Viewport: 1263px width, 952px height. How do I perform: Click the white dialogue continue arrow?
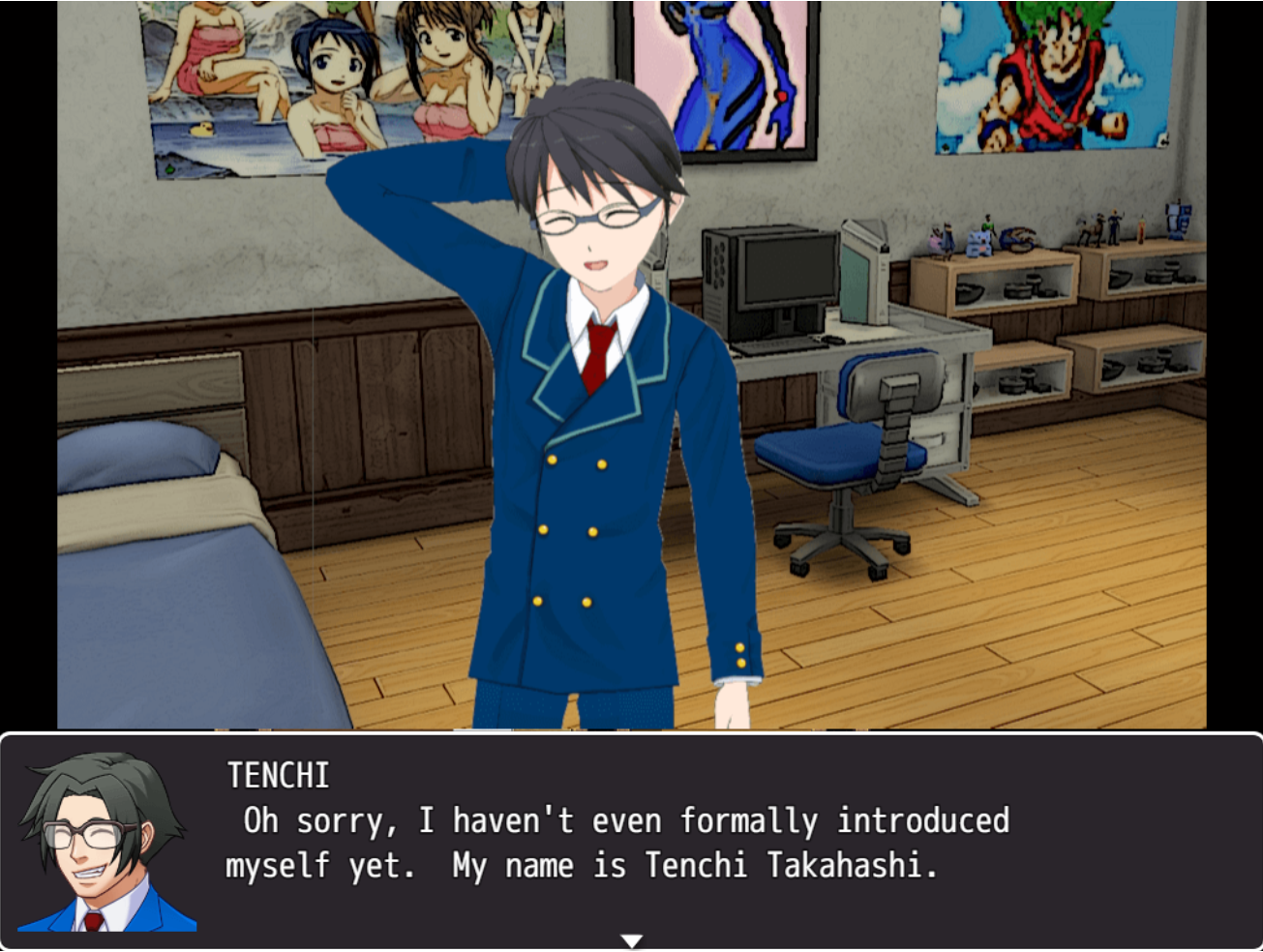pyautogui.click(x=631, y=940)
